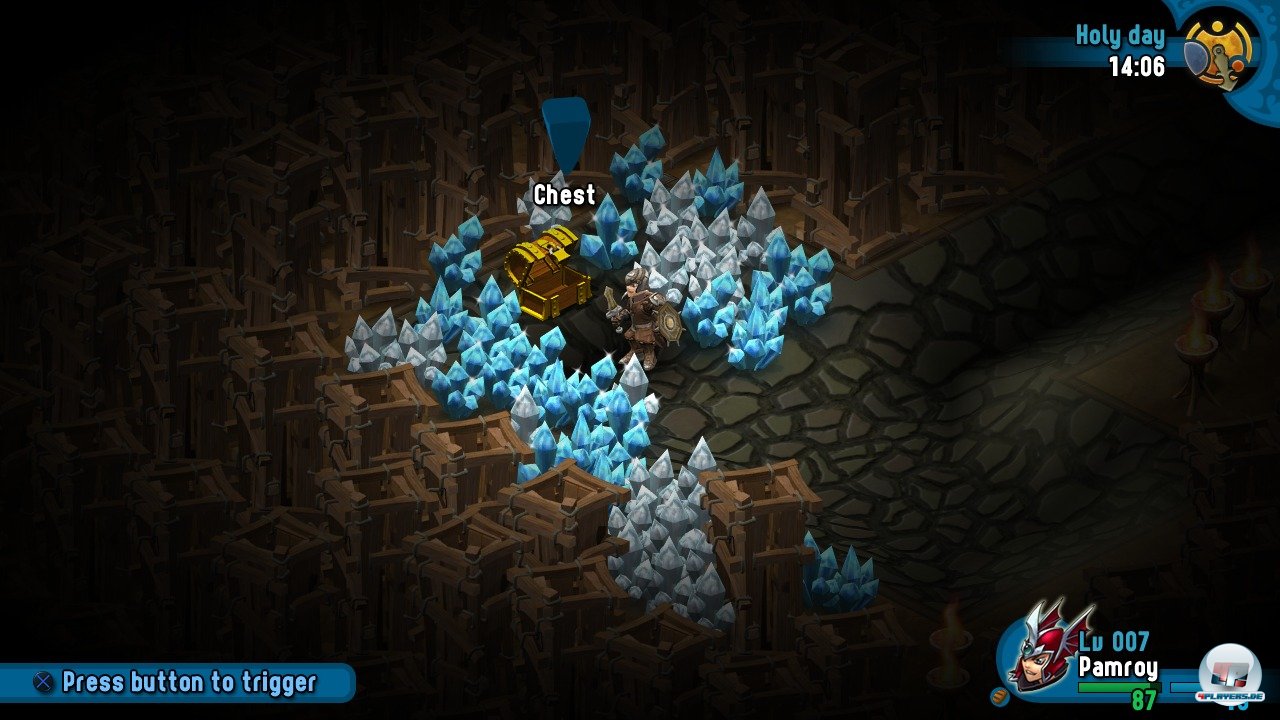Select the marked golden Chest

(x=546, y=271)
